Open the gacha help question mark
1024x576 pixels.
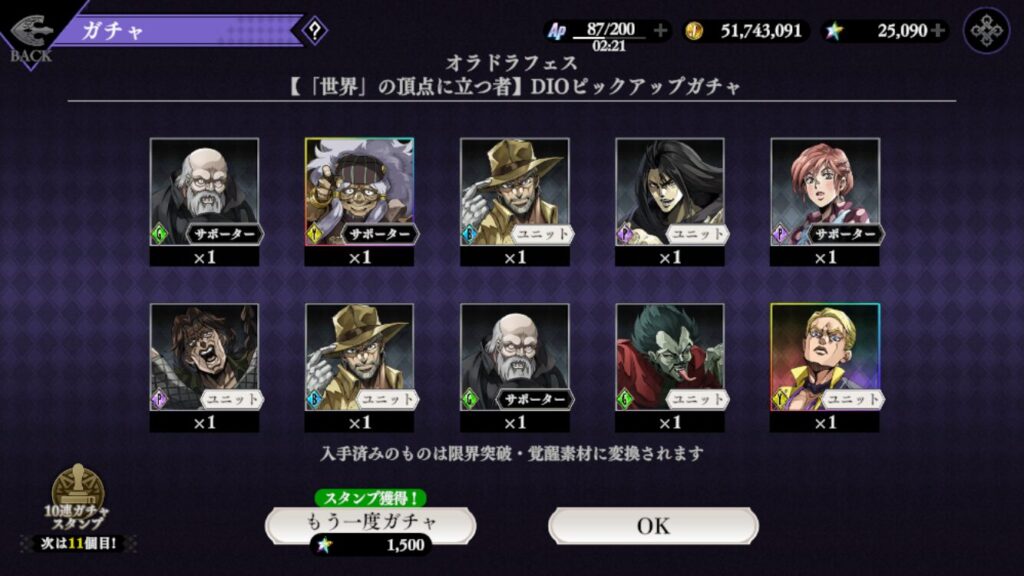point(315,30)
